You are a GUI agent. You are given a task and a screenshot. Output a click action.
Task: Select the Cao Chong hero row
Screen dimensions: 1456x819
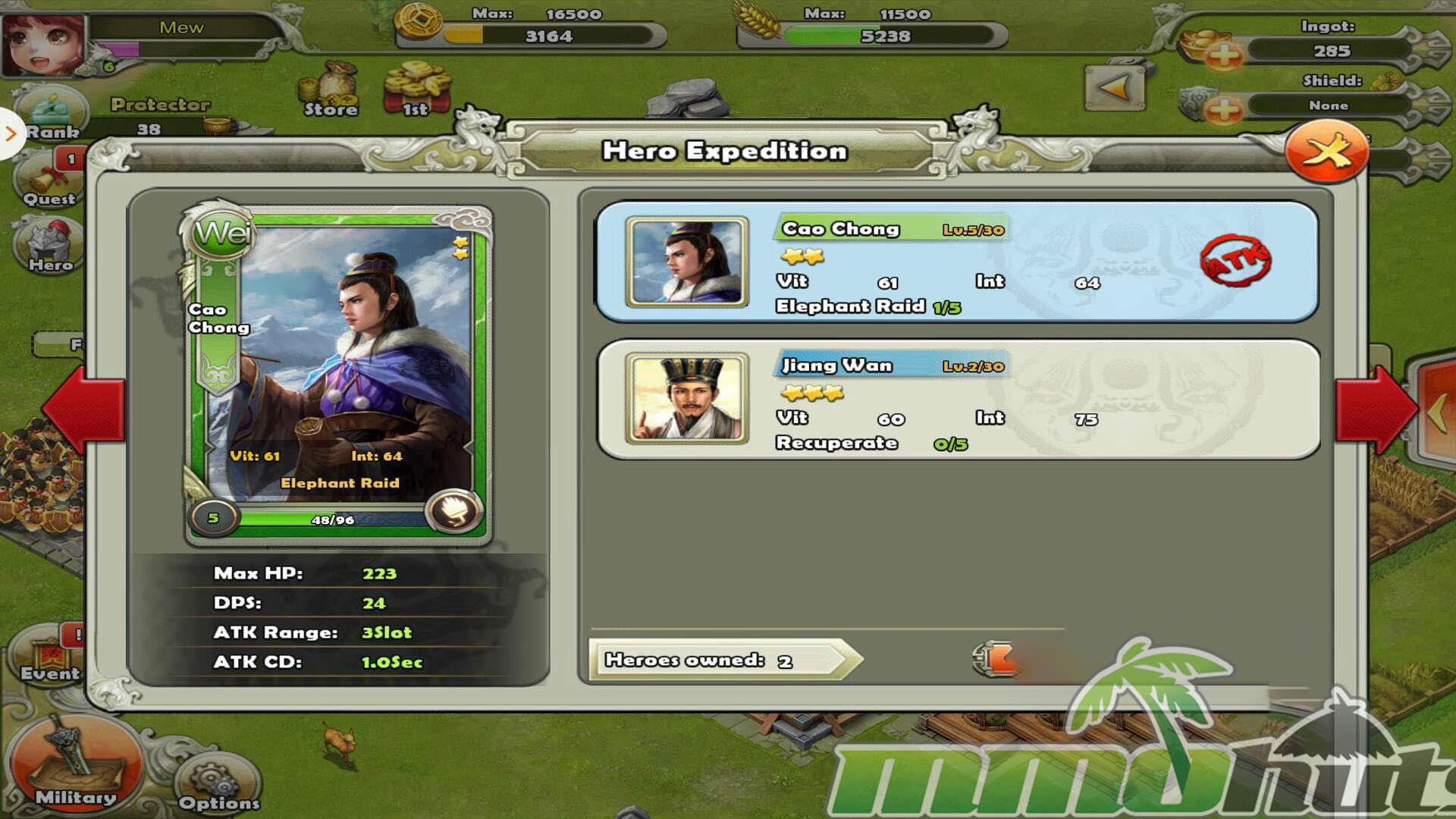(957, 262)
